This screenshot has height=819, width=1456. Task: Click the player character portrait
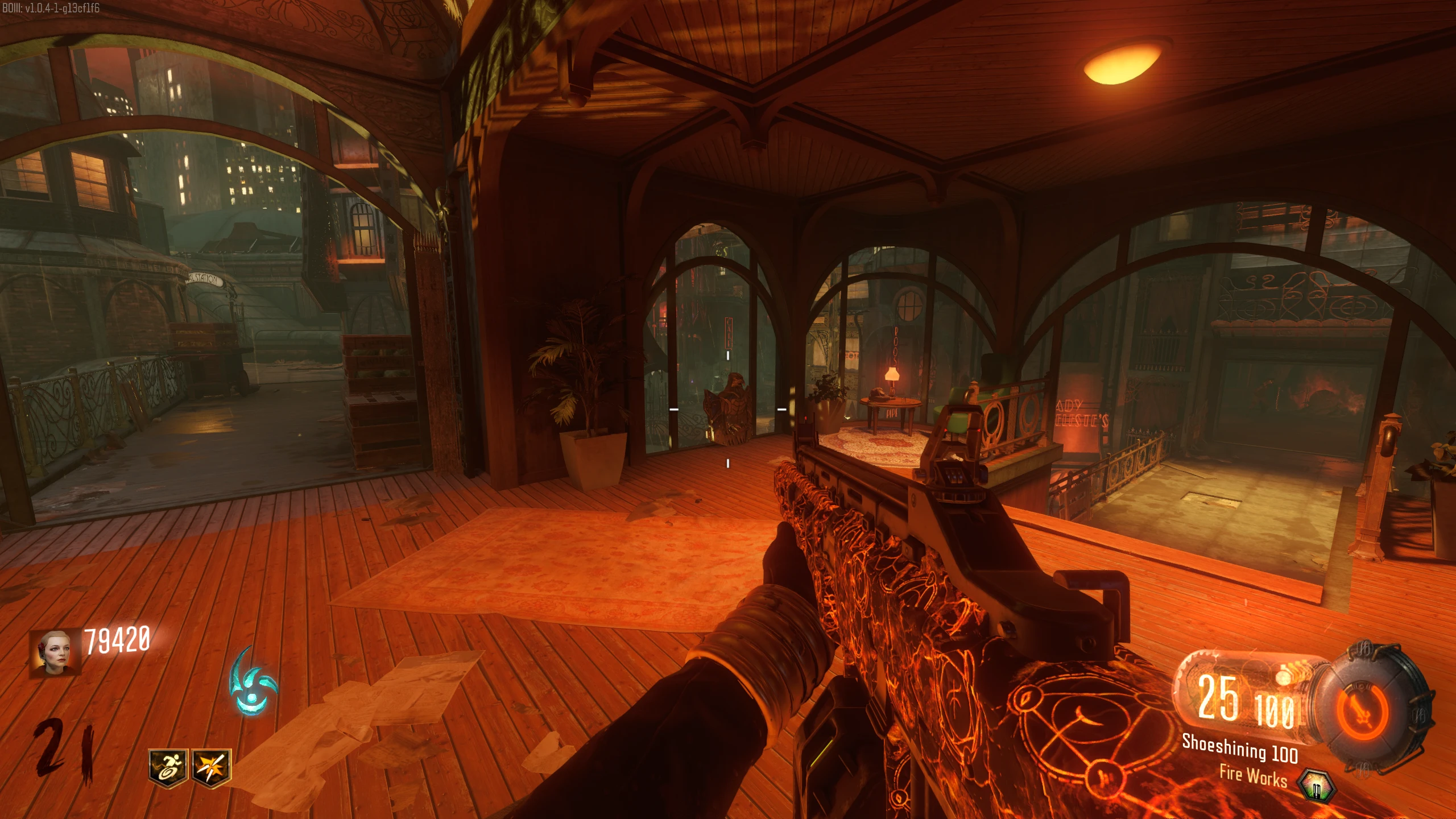click(55, 652)
